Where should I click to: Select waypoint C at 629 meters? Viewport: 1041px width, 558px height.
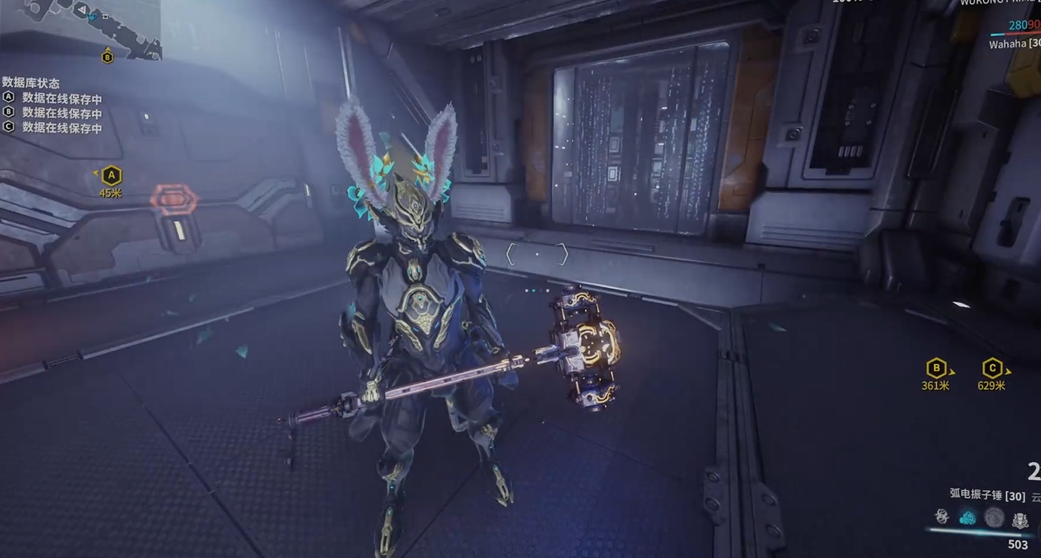992,369
